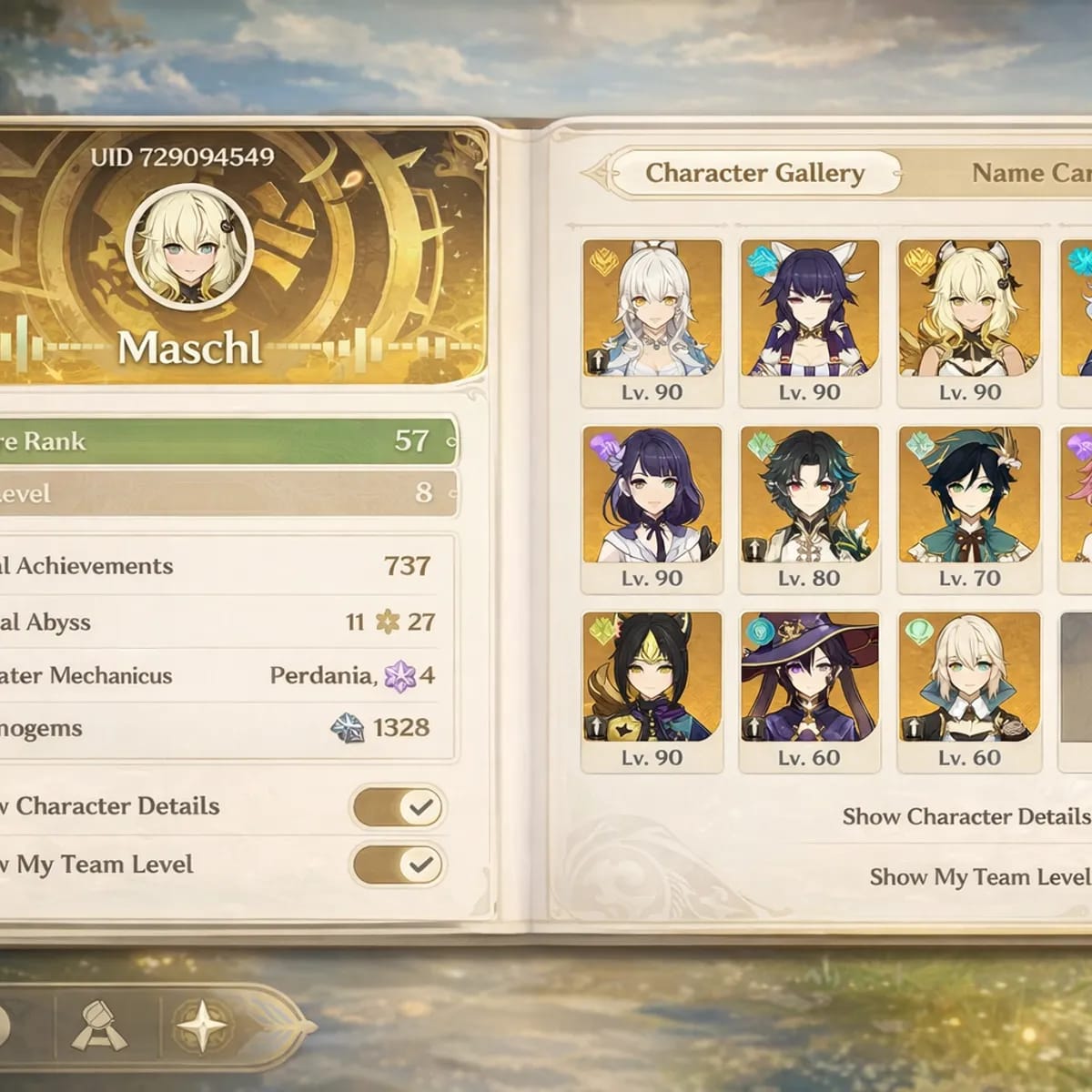Toggle the Show My Team Level switch

point(398,865)
